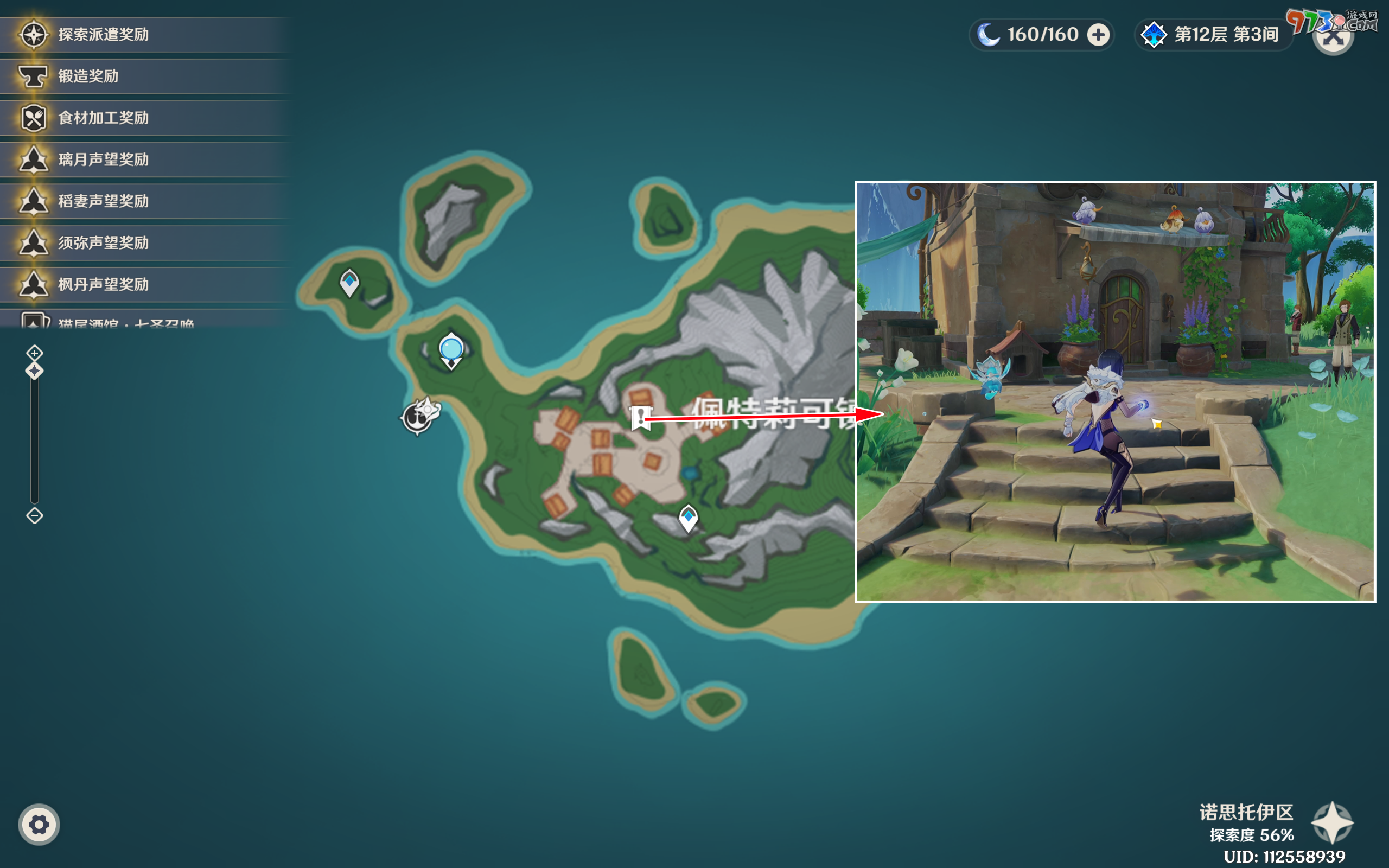The height and width of the screenshot is (868, 1389).
Task: Select the 探索派遣奖励 compass icon
Action: click(33, 34)
